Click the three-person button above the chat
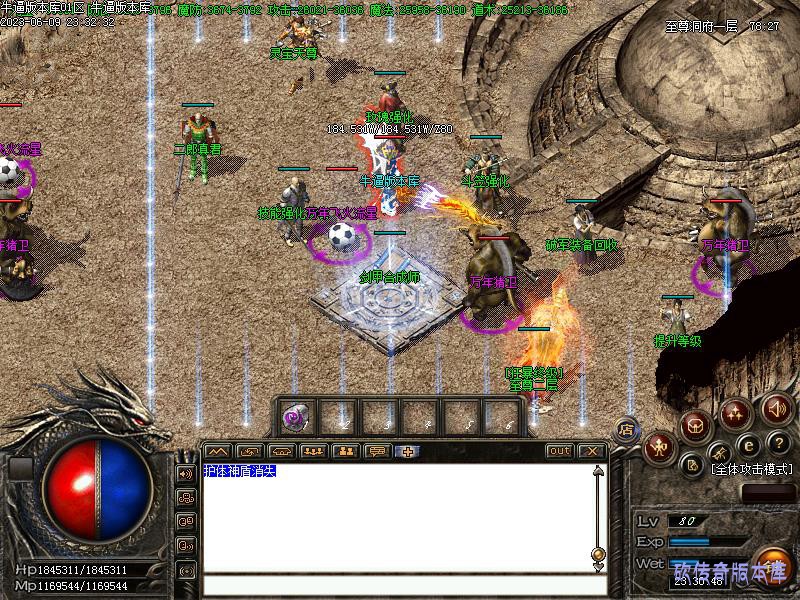 [x=313, y=451]
